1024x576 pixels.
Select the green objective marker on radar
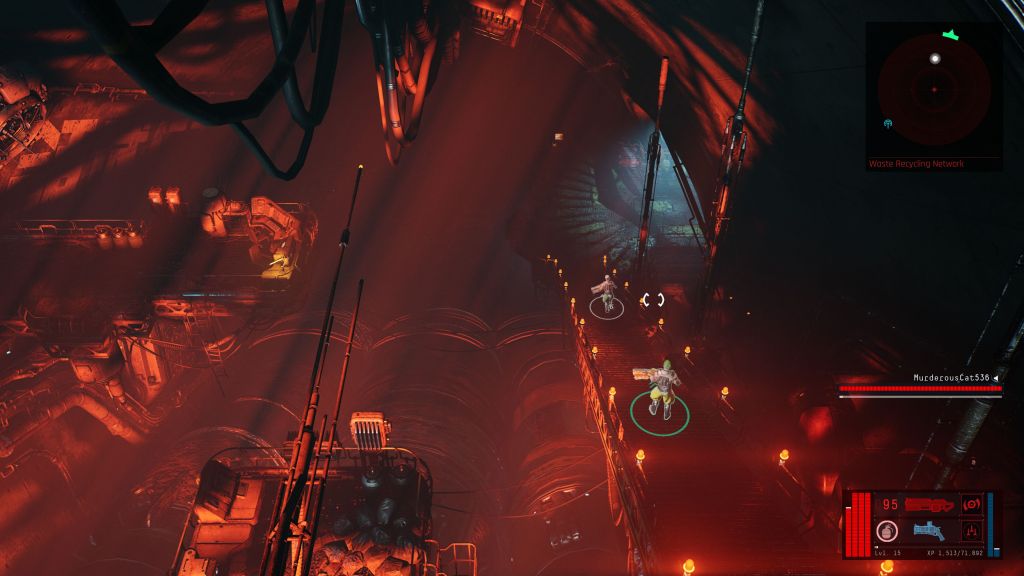(950, 36)
